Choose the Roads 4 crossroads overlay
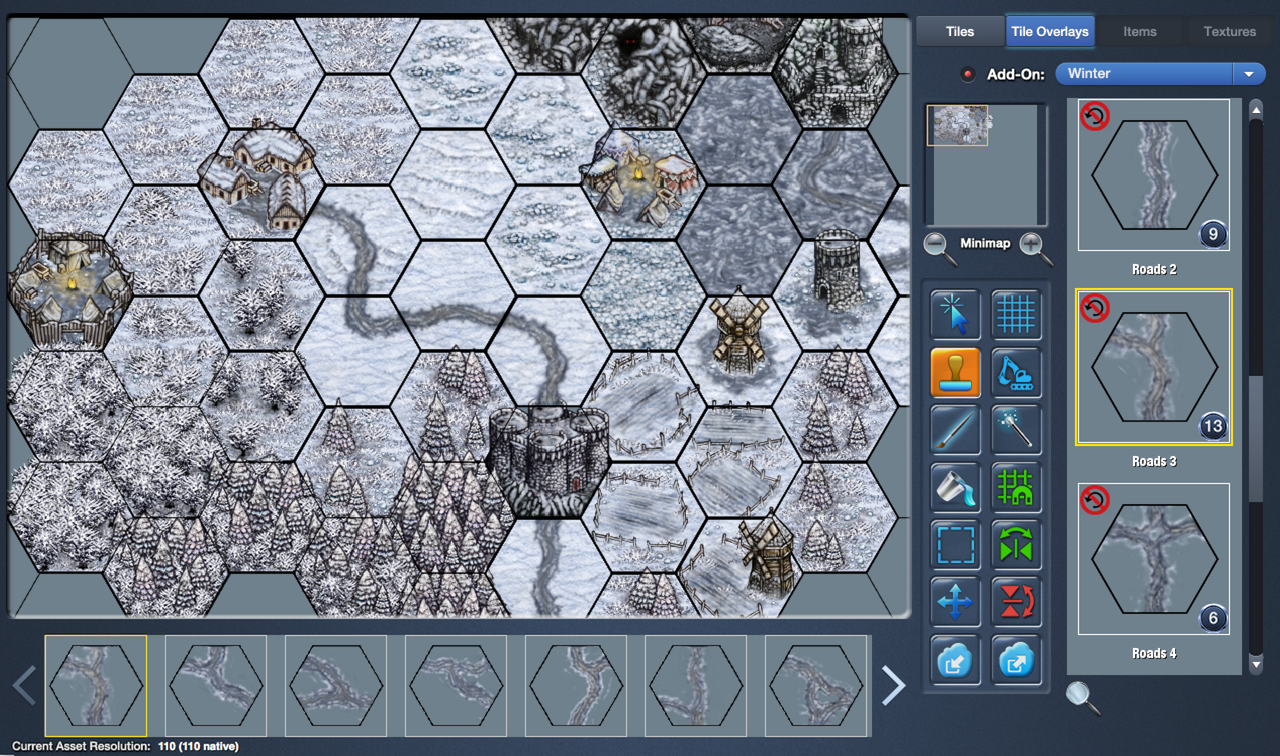1280x756 pixels. 1153,559
